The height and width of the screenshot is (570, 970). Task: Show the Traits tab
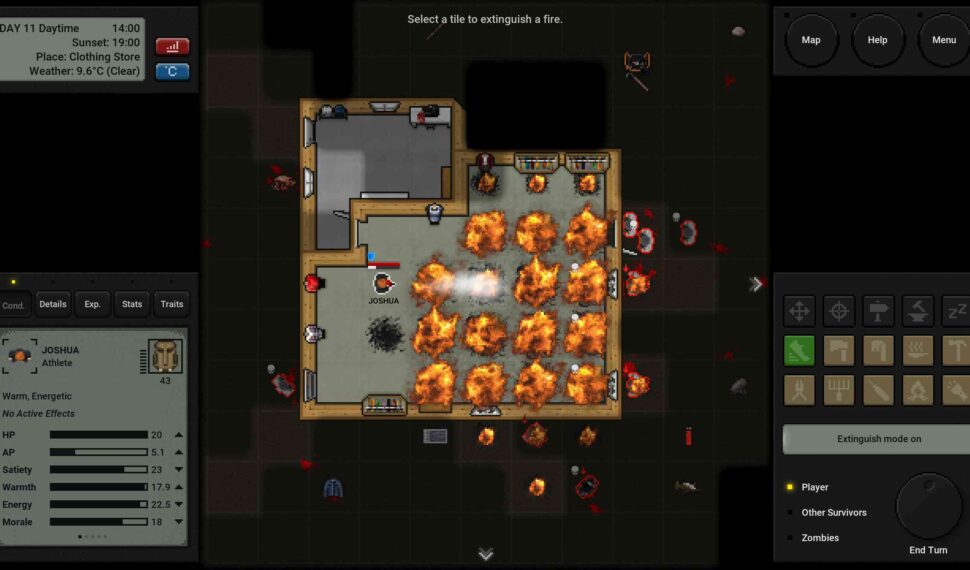(172, 304)
